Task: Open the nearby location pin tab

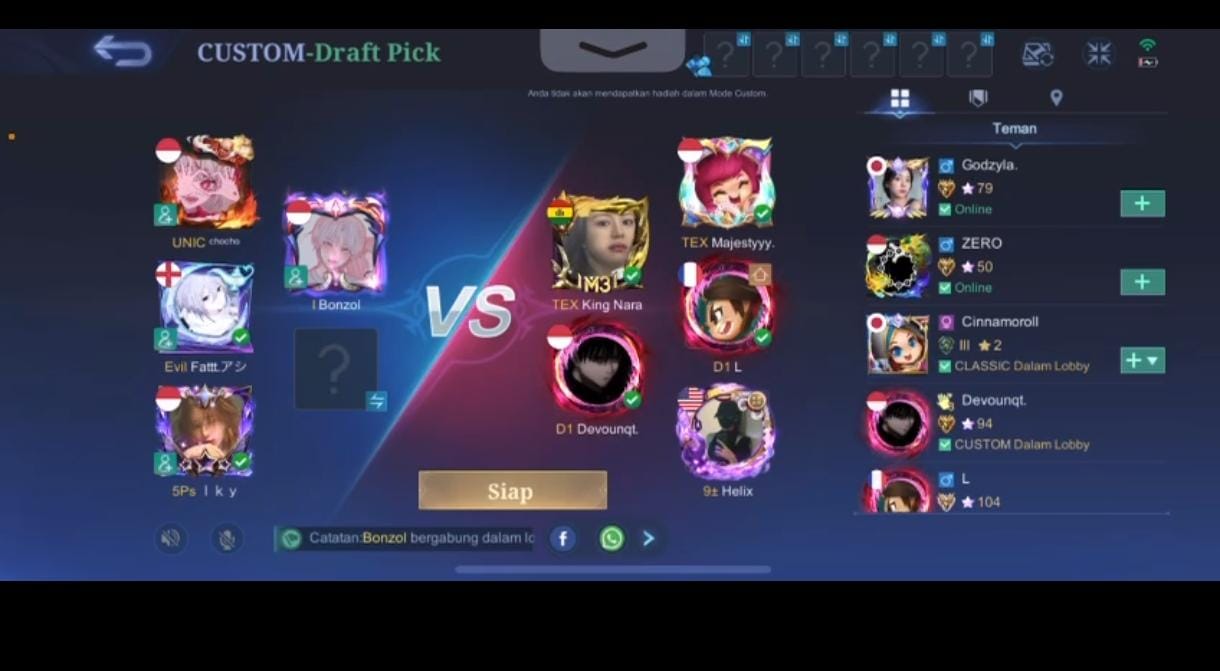Action: (x=1056, y=98)
